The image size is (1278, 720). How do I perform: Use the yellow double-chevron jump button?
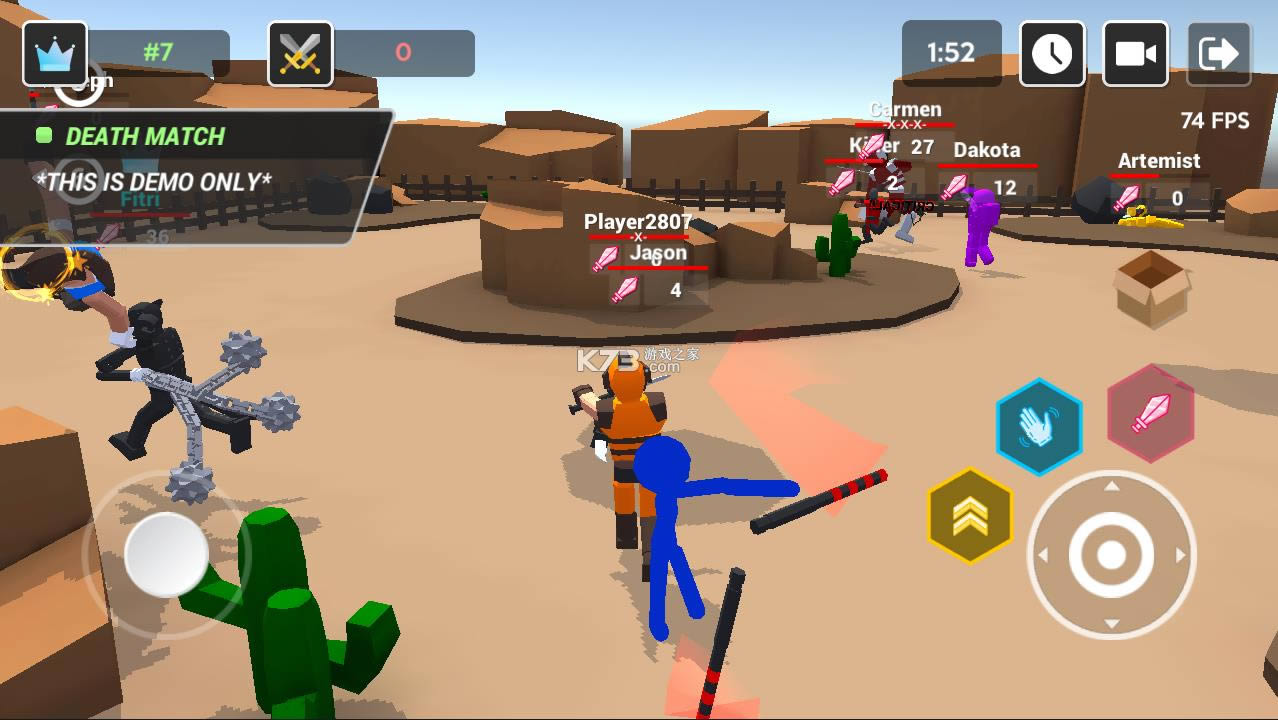(x=970, y=516)
